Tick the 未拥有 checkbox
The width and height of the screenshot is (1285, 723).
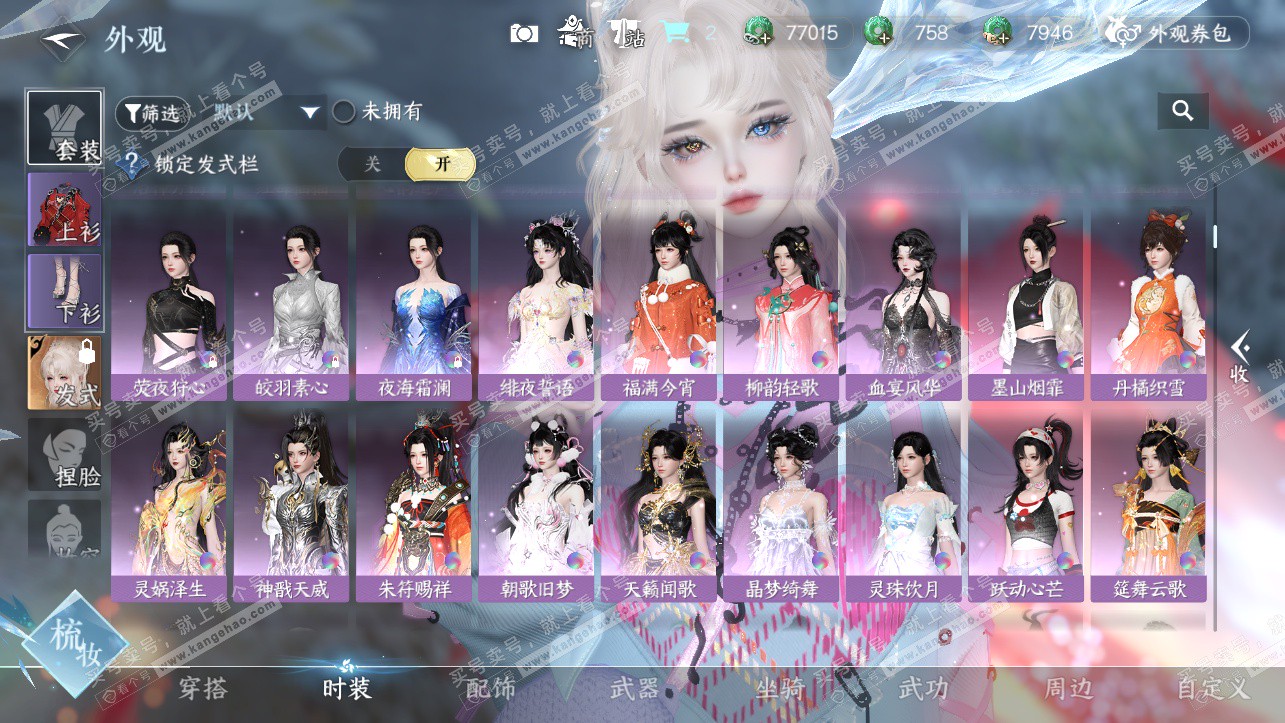[345, 112]
